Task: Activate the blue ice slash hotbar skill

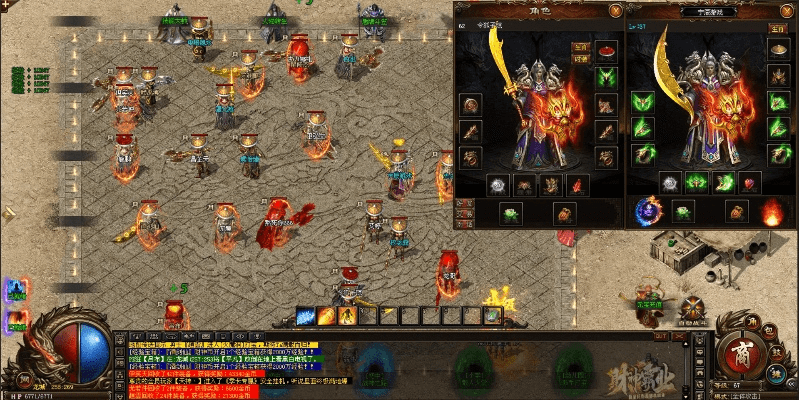Action: 307,316
